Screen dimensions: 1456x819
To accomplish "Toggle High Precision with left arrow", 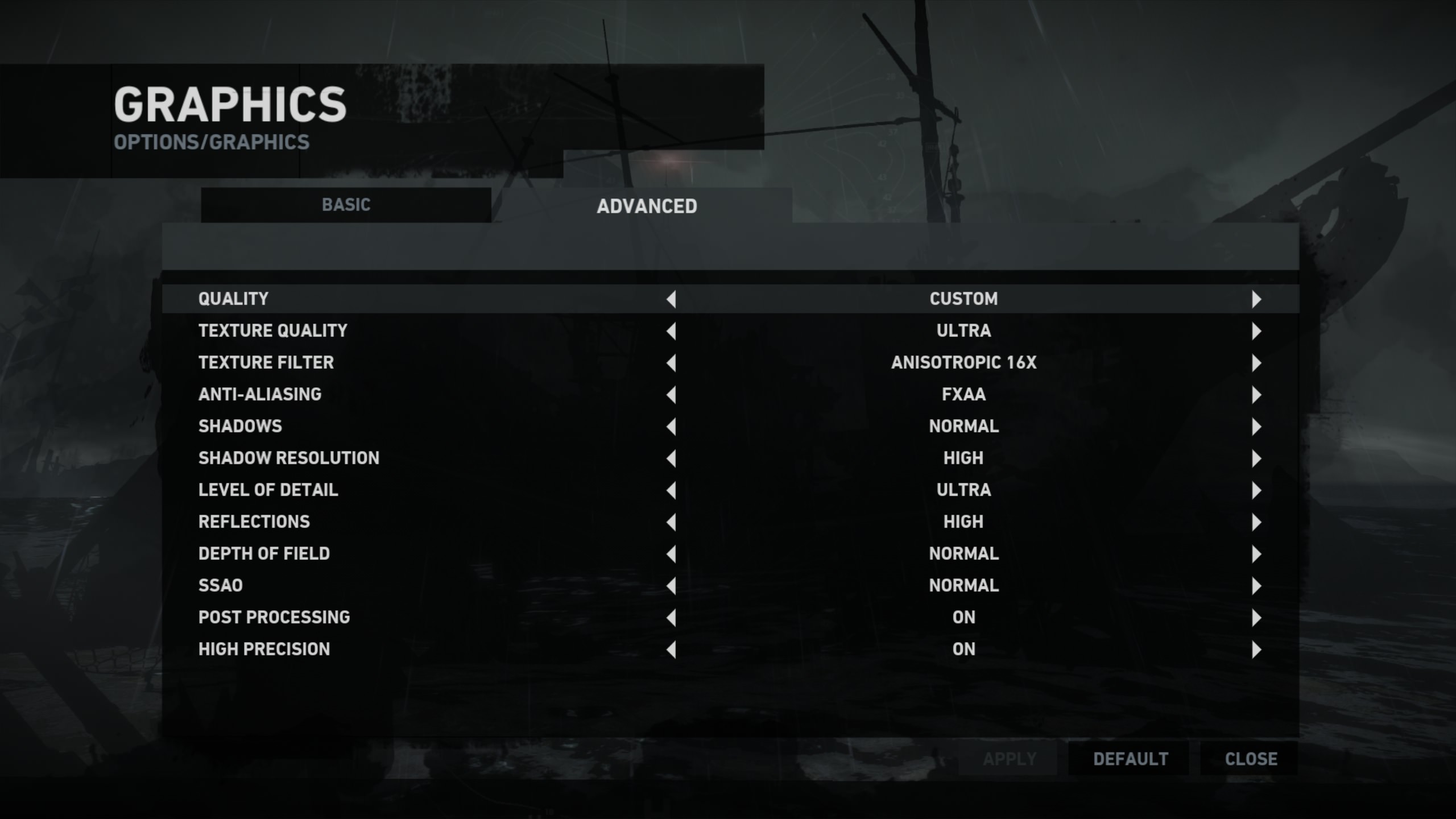I will (672, 650).
